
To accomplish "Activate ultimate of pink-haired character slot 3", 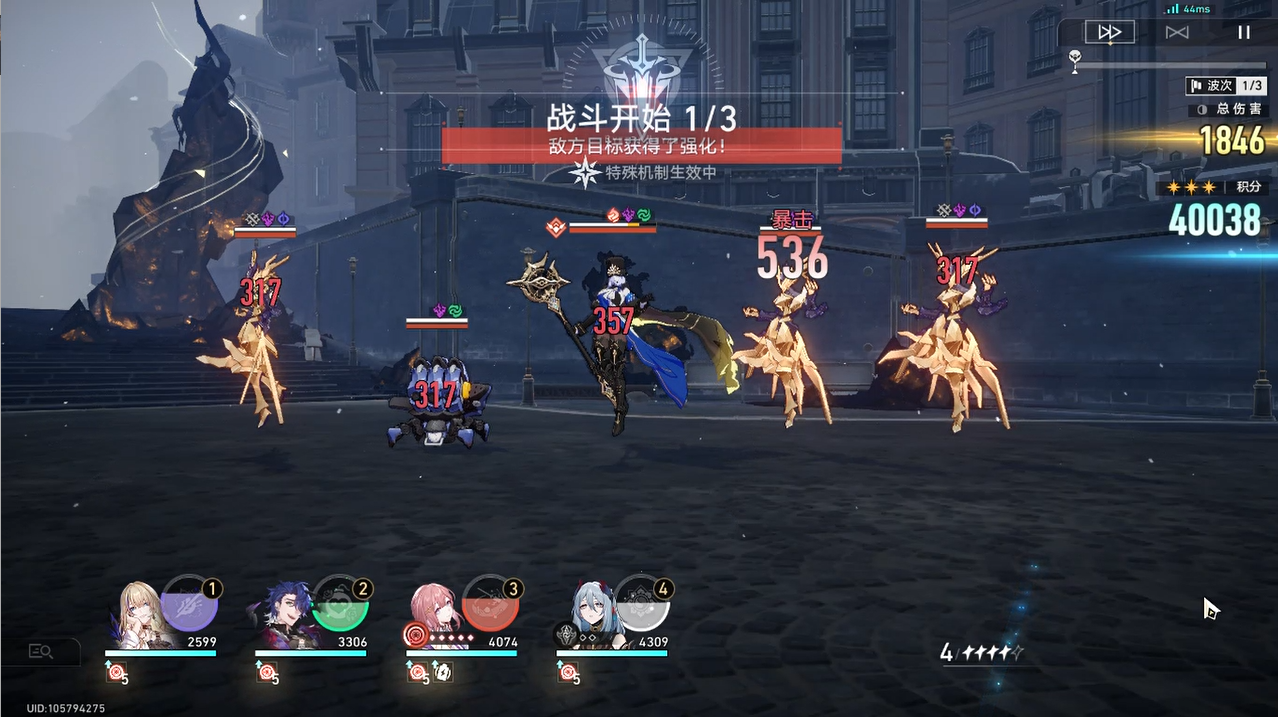I will [x=490, y=604].
